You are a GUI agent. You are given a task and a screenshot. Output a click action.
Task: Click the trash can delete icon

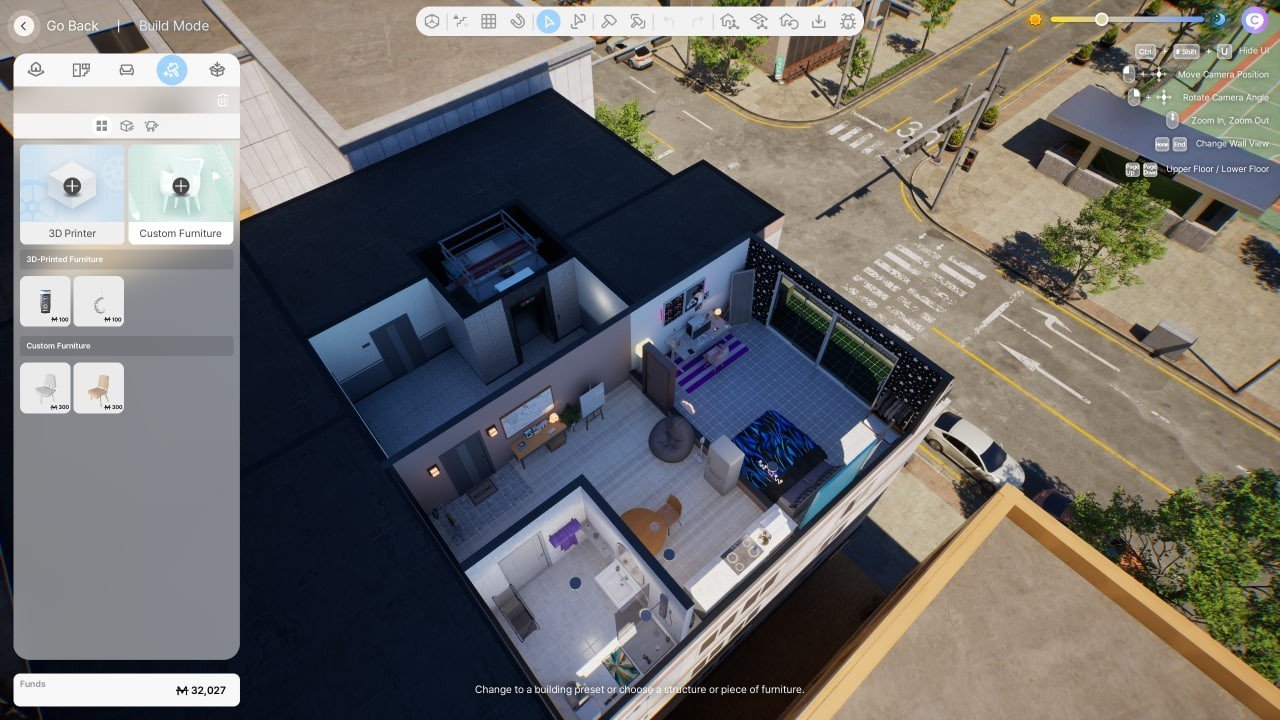[x=222, y=100]
